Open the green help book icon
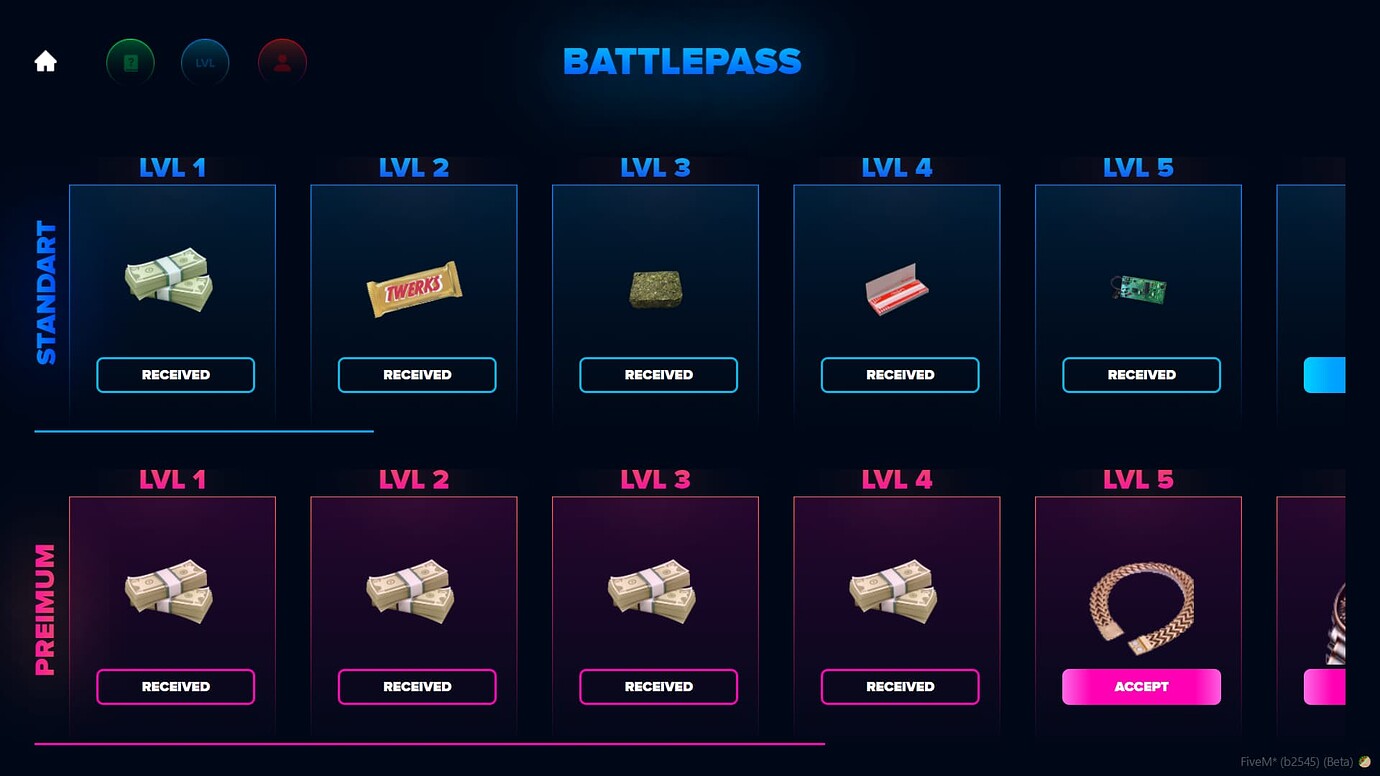This screenshot has width=1380, height=776. [x=130, y=61]
